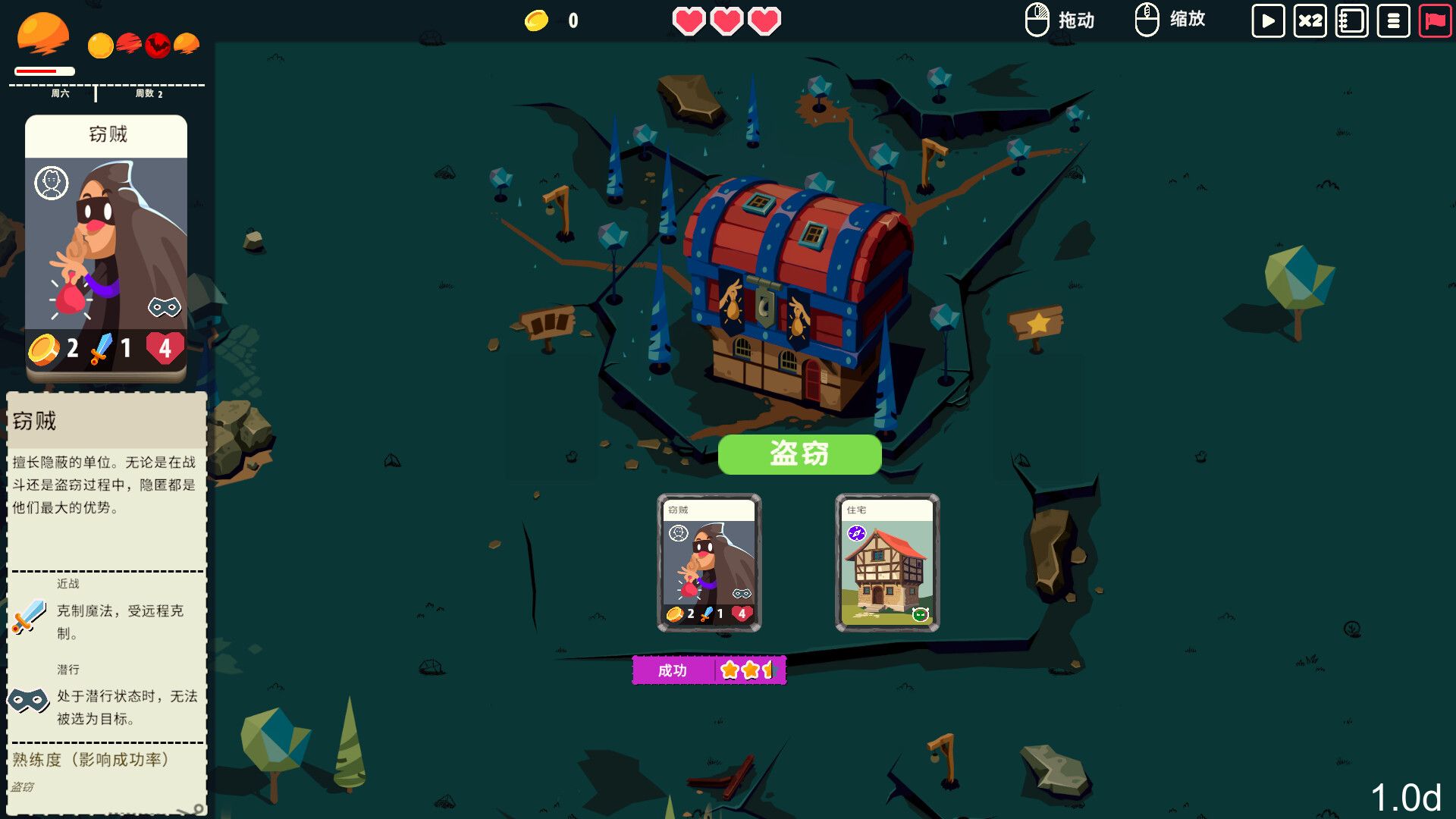The width and height of the screenshot is (1456, 819).
Task: Open the list menu icon beside the flag
Action: tap(1395, 20)
